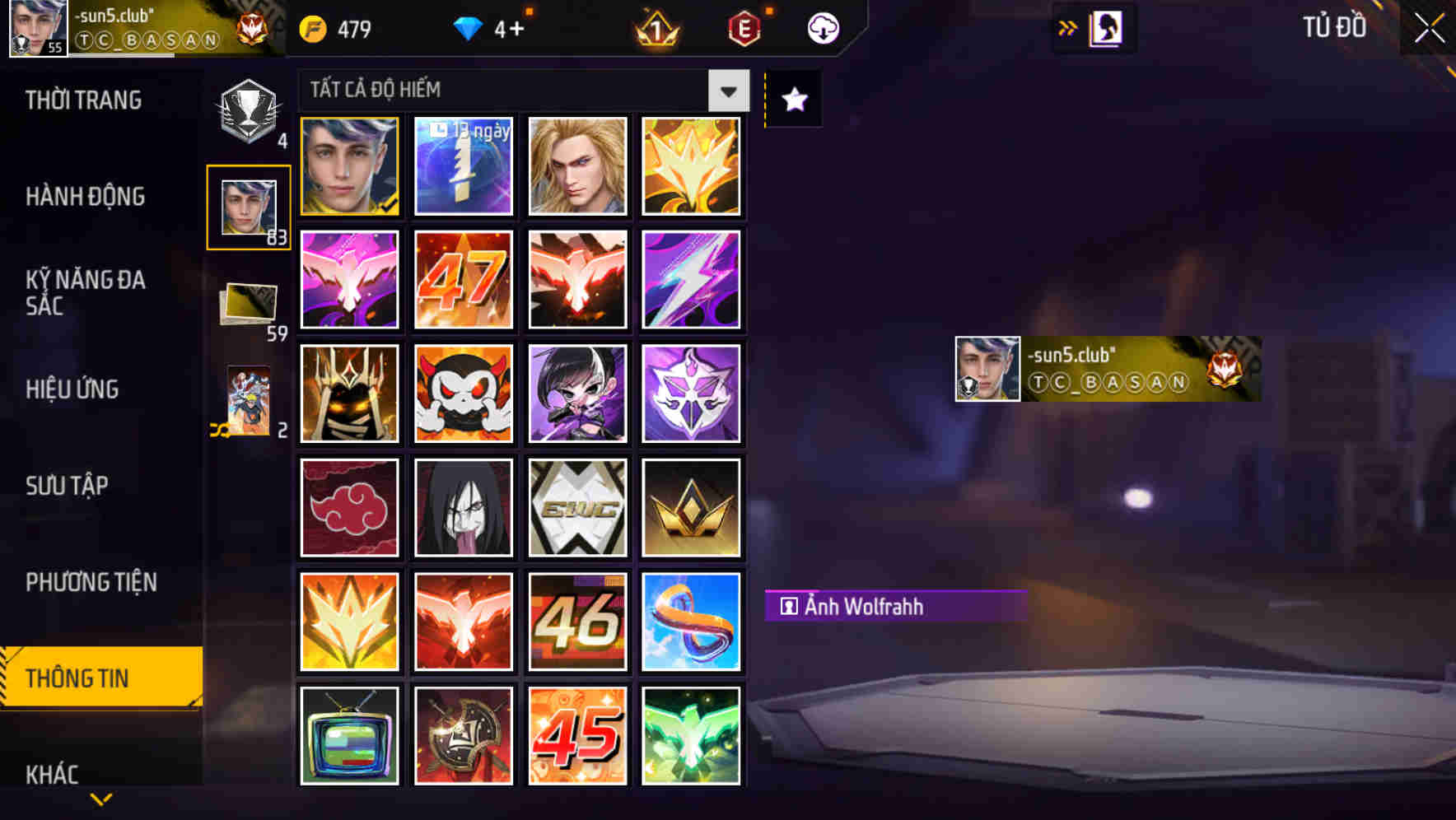
Task: Click the Ảnh Wolfrahh label
Action: 894,607
